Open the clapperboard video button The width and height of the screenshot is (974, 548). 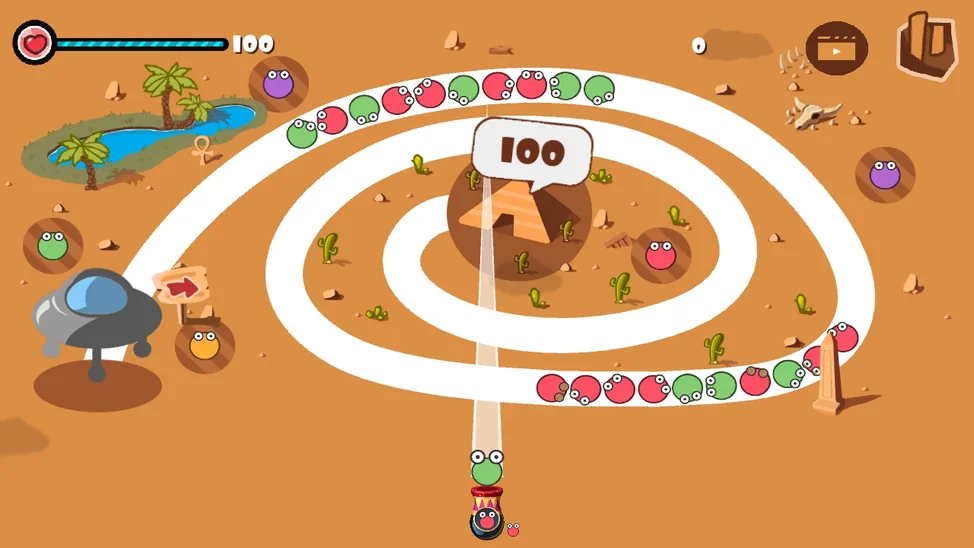point(836,48)
